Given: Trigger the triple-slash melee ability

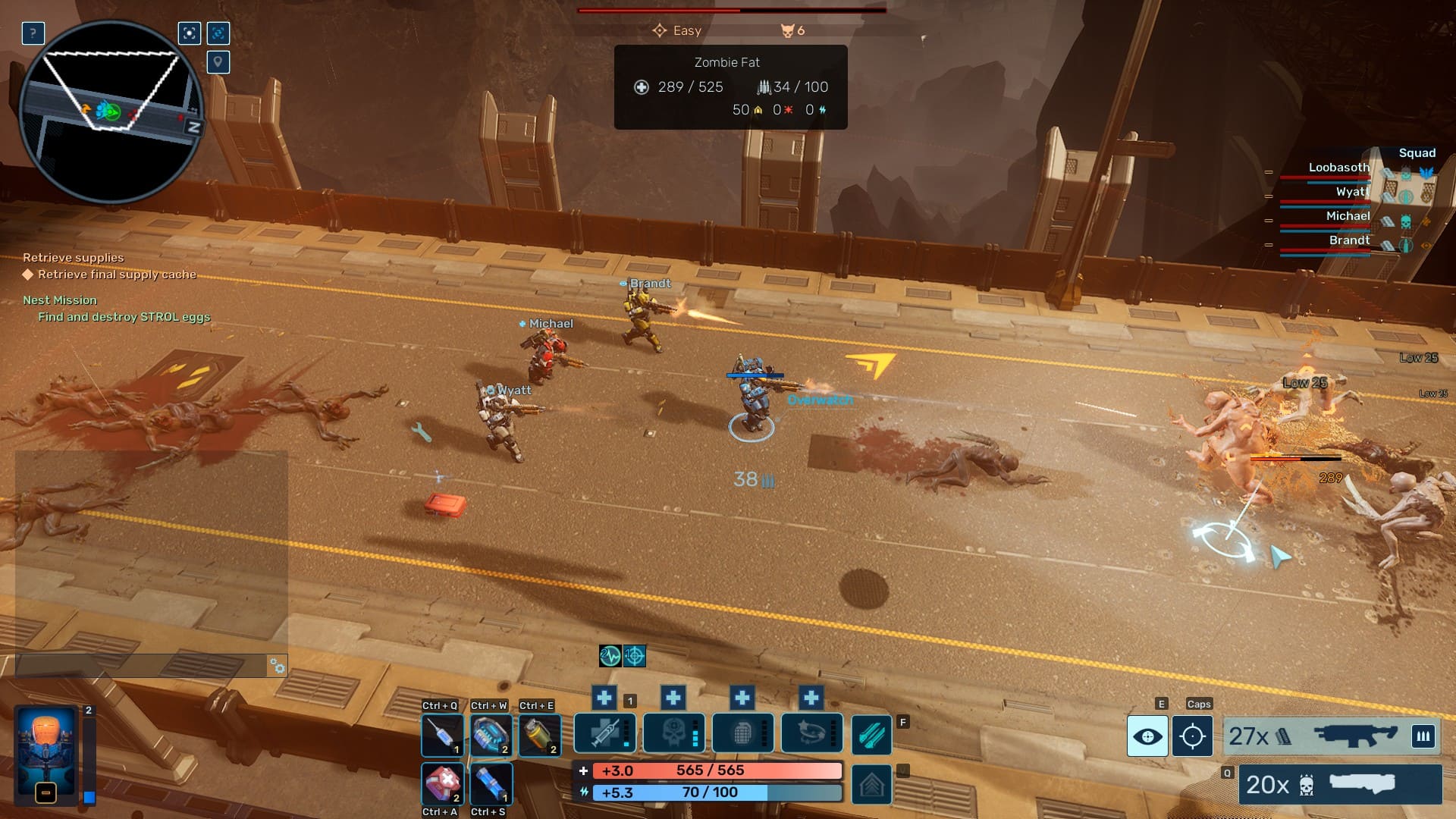Looking at the screenshot, I should coord(871,735).
